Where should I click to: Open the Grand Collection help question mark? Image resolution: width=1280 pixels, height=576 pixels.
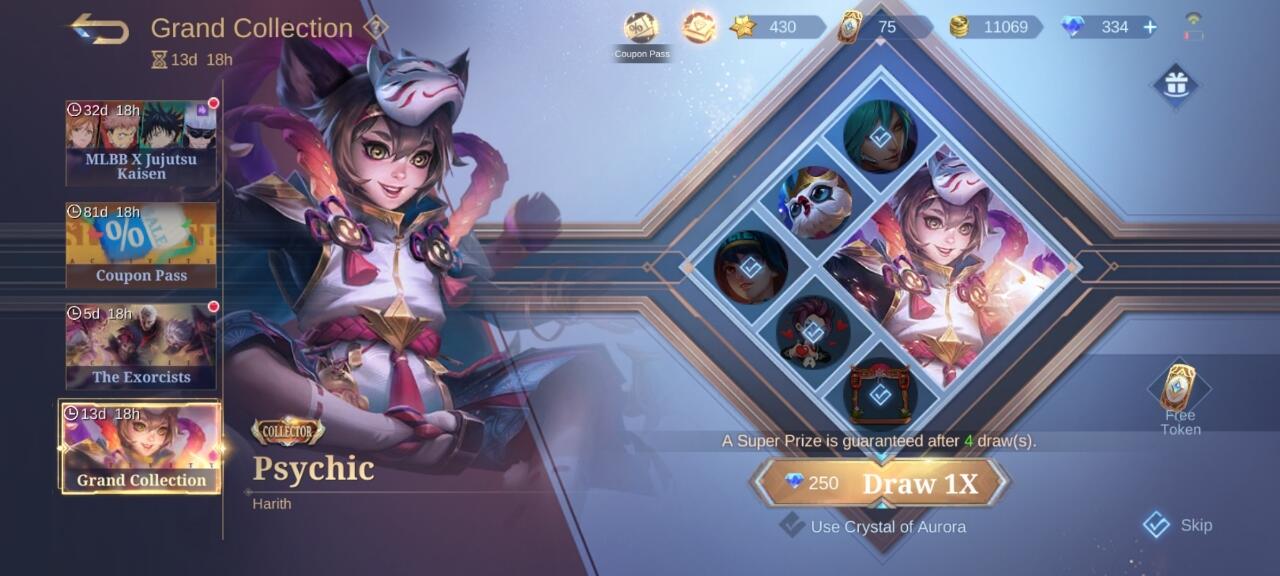click(375, 28)
